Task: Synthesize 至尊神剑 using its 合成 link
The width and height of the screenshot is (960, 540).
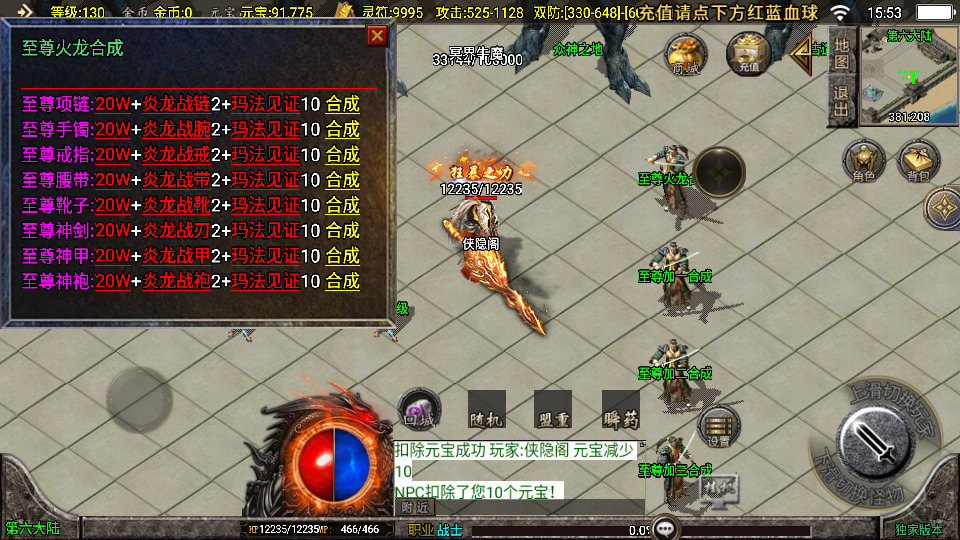Action: click(x=343, y=231)
